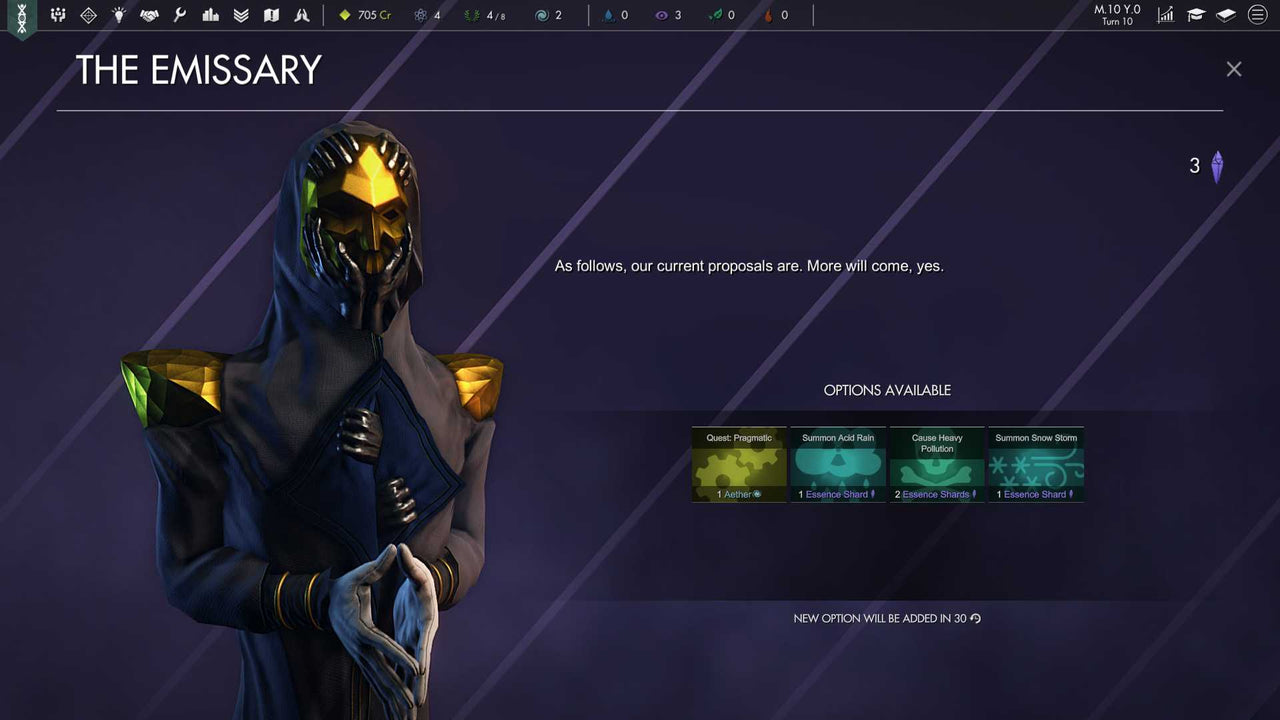Open the hamburger menu at top right

point(1257,15)
